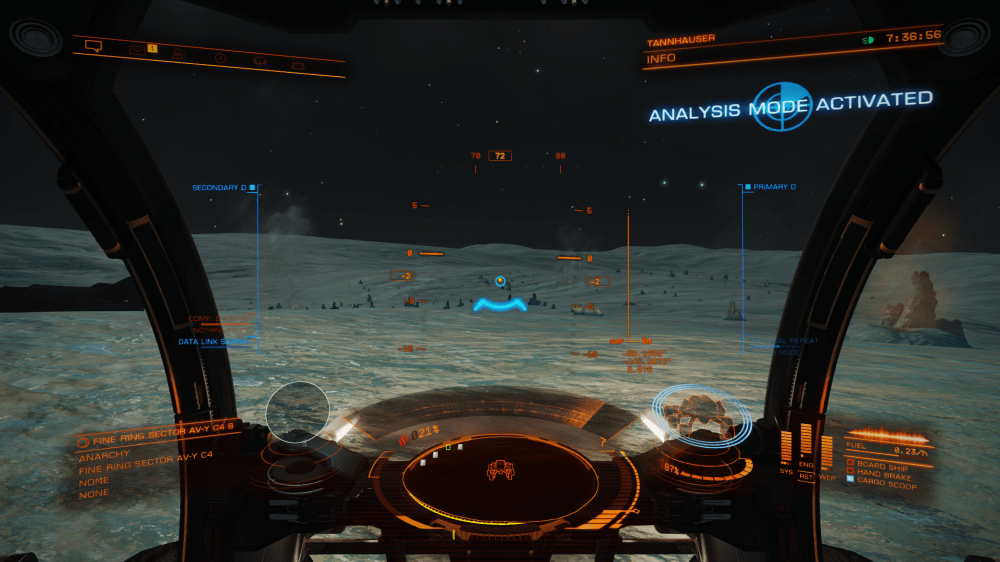
Task: Open the INFO panel header
Action: 662,58
